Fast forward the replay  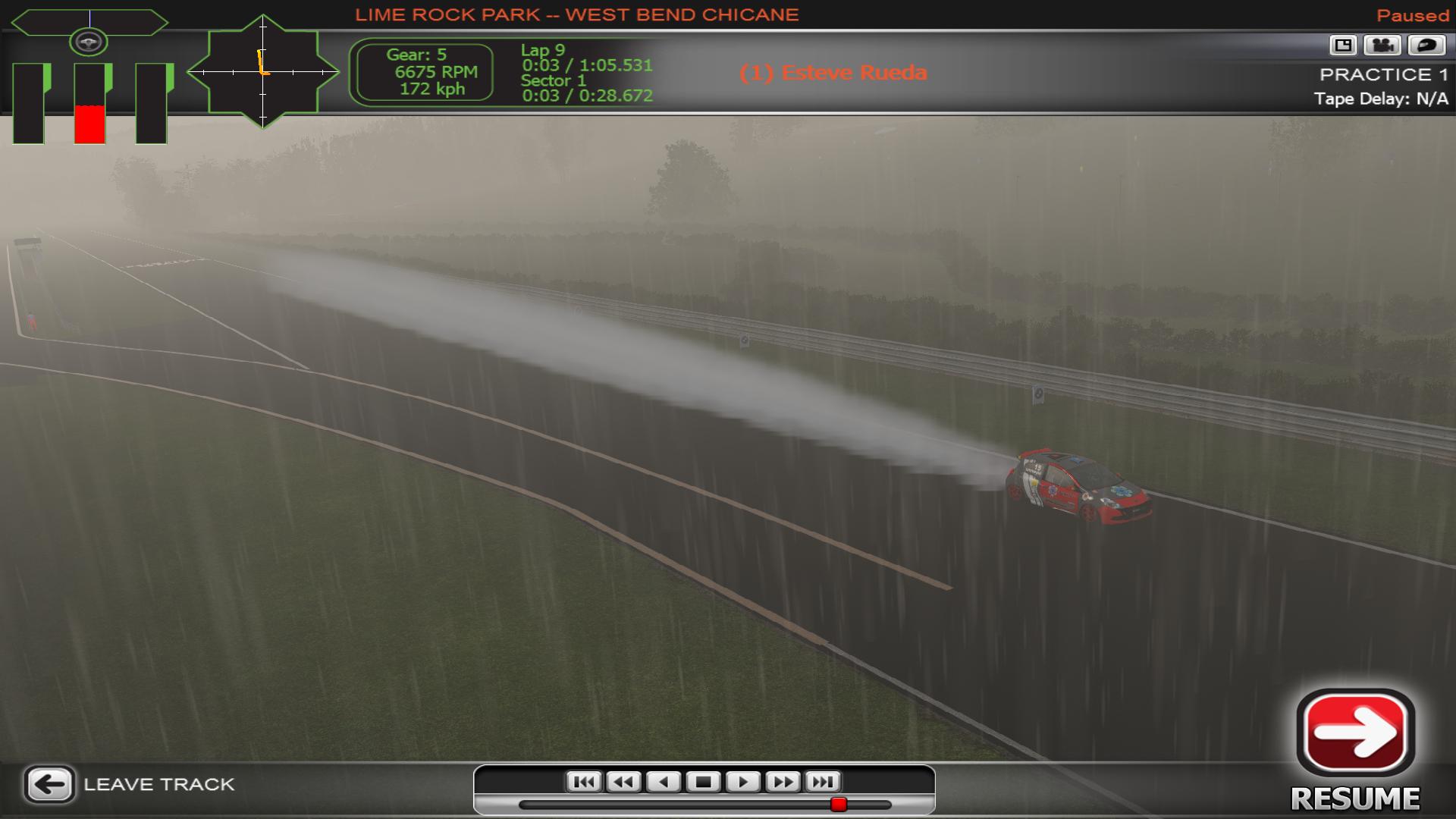(x=783, y=782)
